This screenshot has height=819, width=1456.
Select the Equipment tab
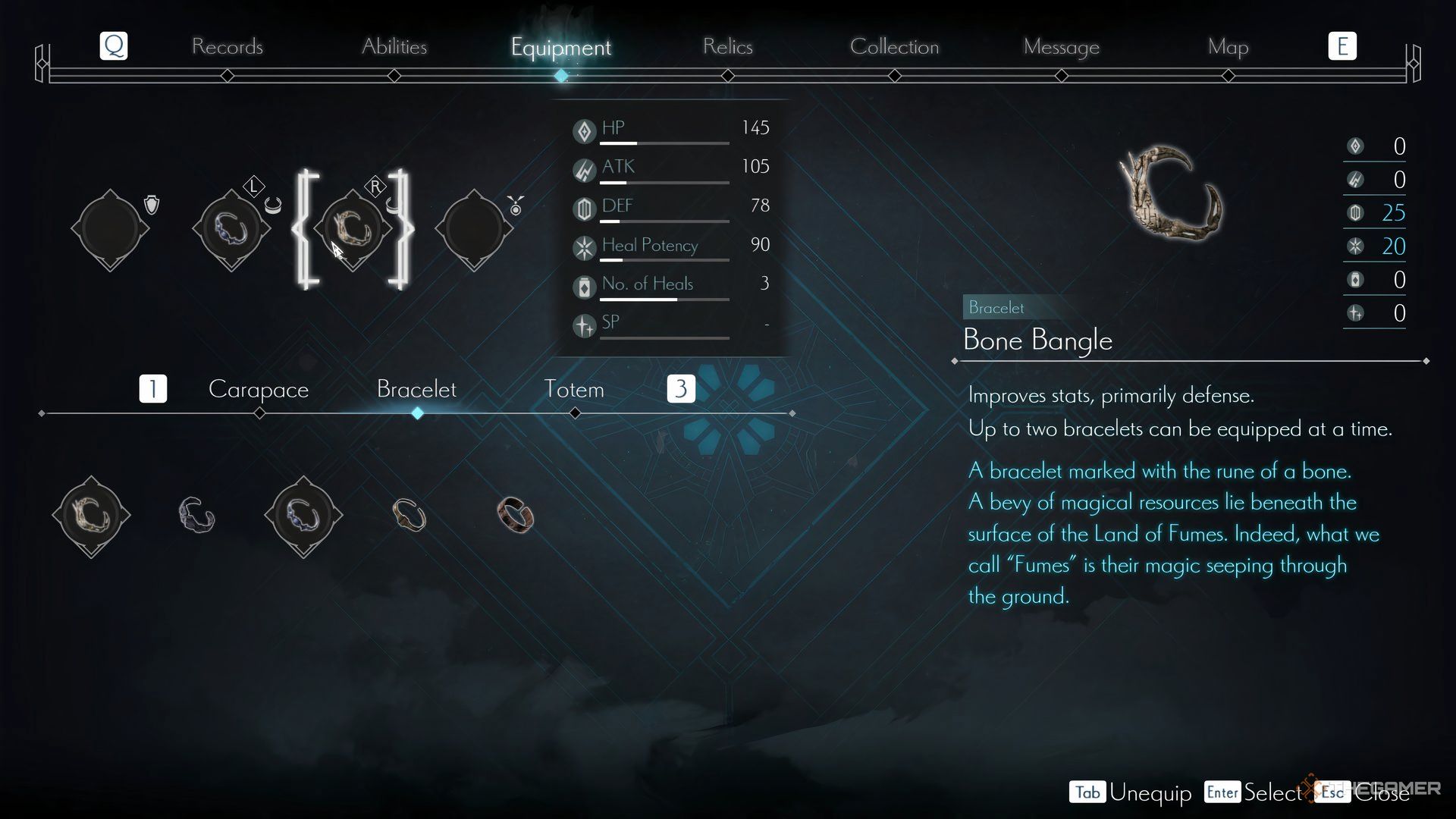pyautogui.click(x=560, y=47)
